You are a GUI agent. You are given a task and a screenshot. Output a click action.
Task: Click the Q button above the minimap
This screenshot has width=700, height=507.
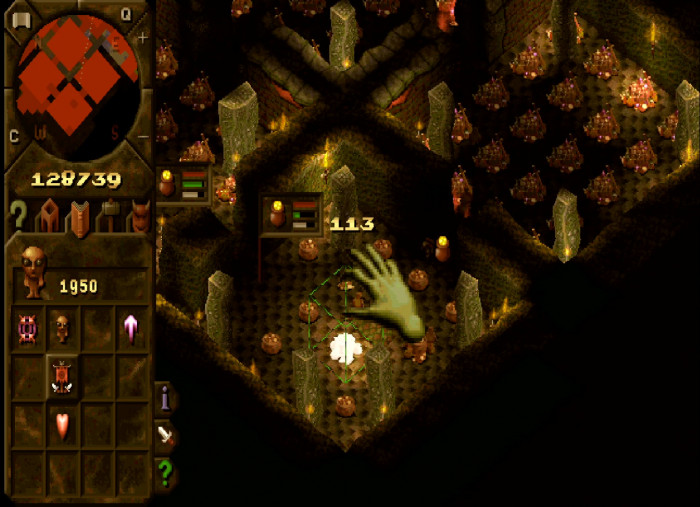(126, 14)
